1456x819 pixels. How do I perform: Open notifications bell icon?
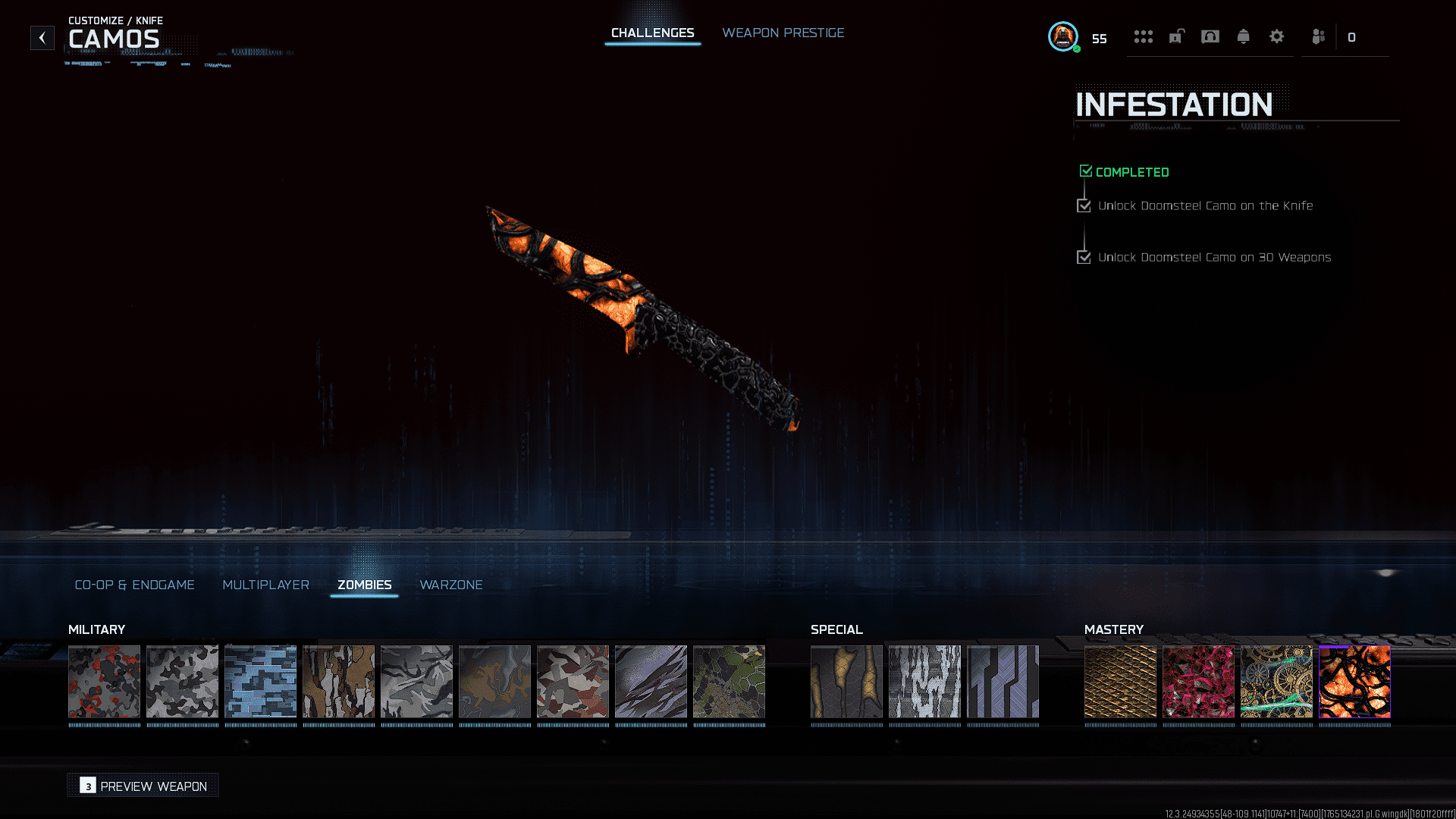pyautogui.click(x=1243, y=36)
